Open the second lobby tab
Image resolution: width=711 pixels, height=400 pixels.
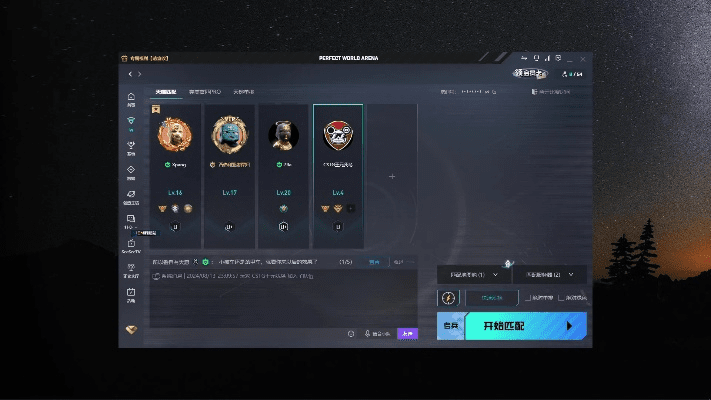point(205,92)
